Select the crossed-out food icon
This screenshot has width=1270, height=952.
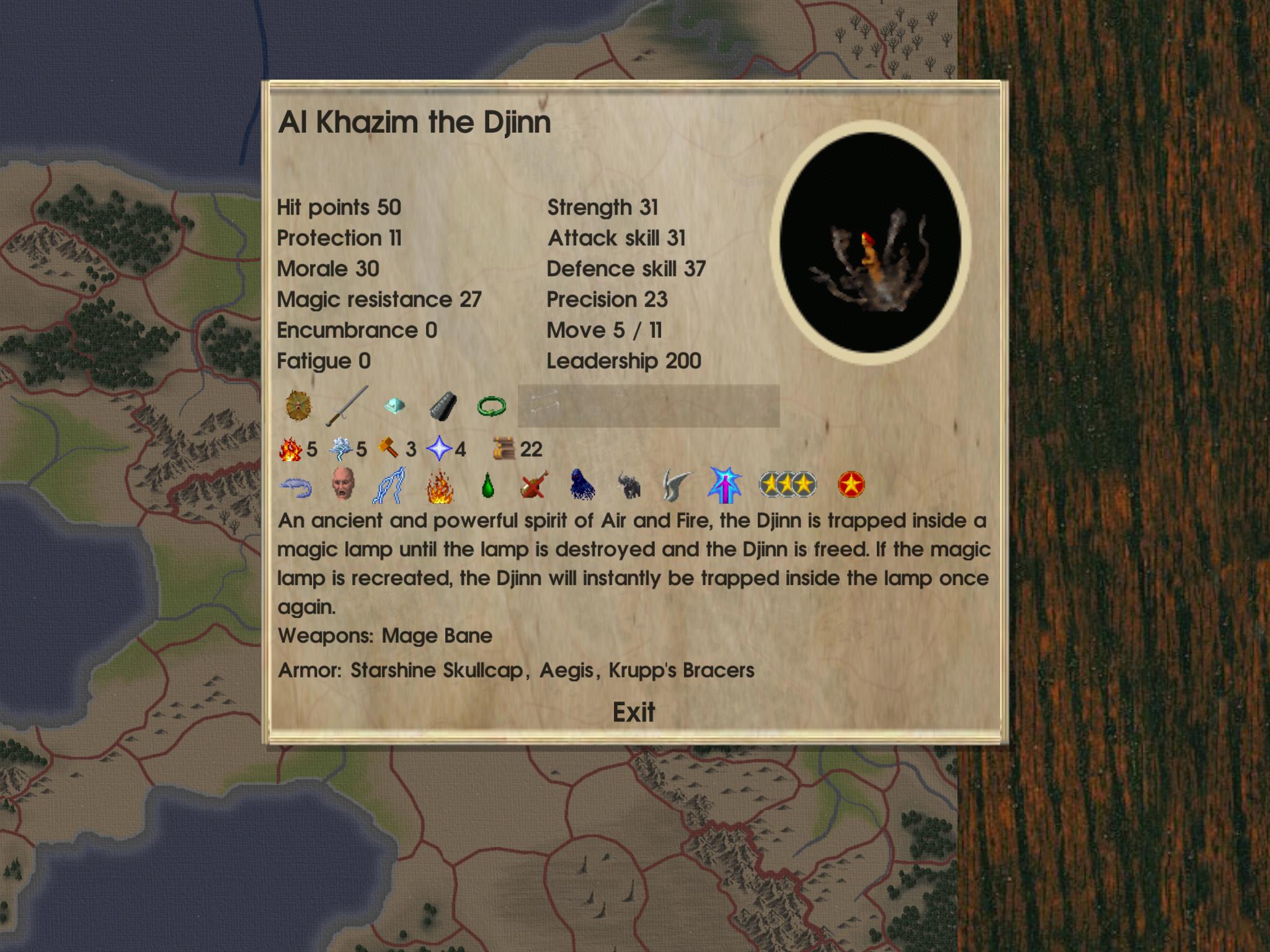(534, 485)
